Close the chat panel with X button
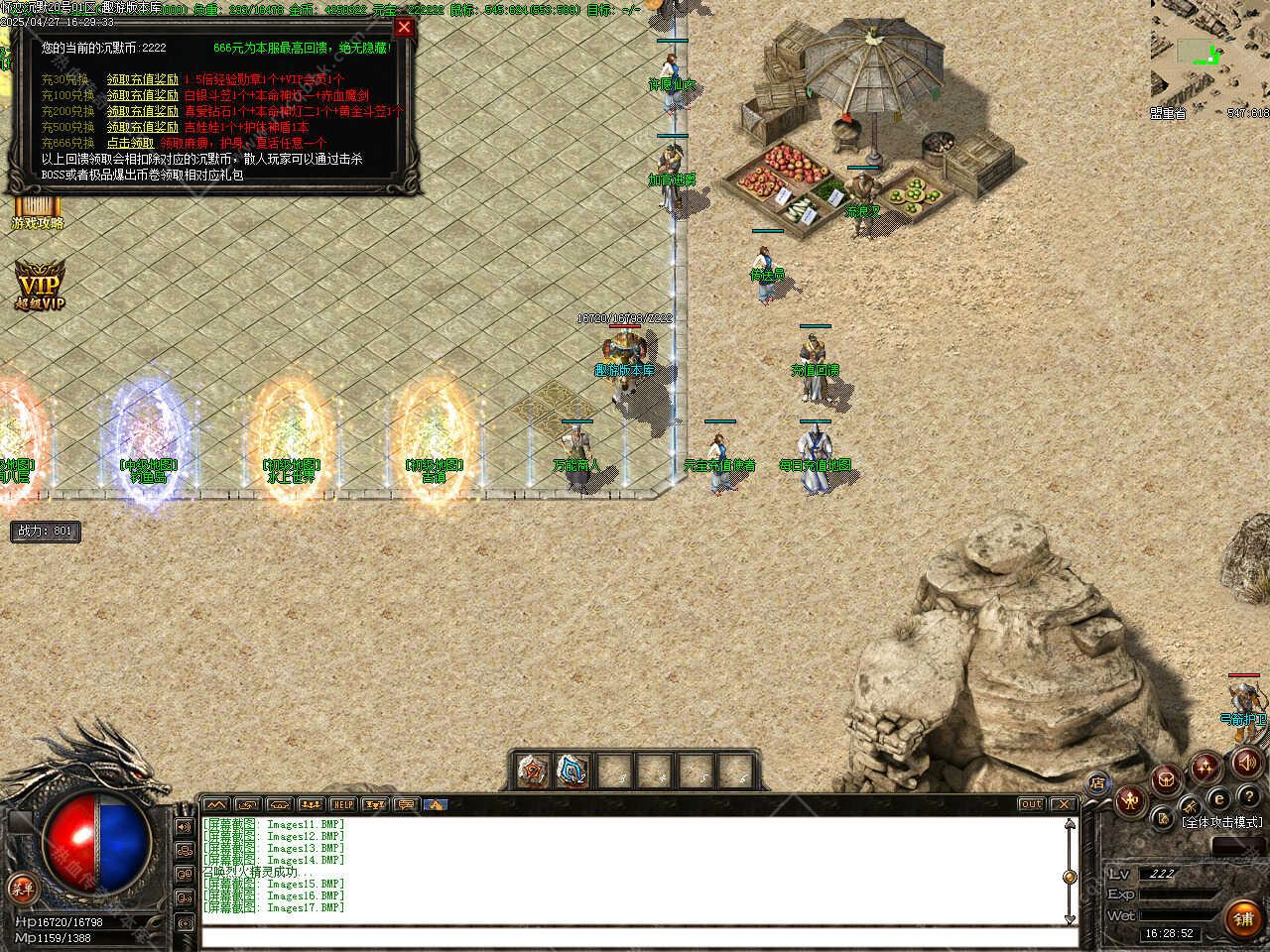1270x952 pixels. tap(1063, 804)
